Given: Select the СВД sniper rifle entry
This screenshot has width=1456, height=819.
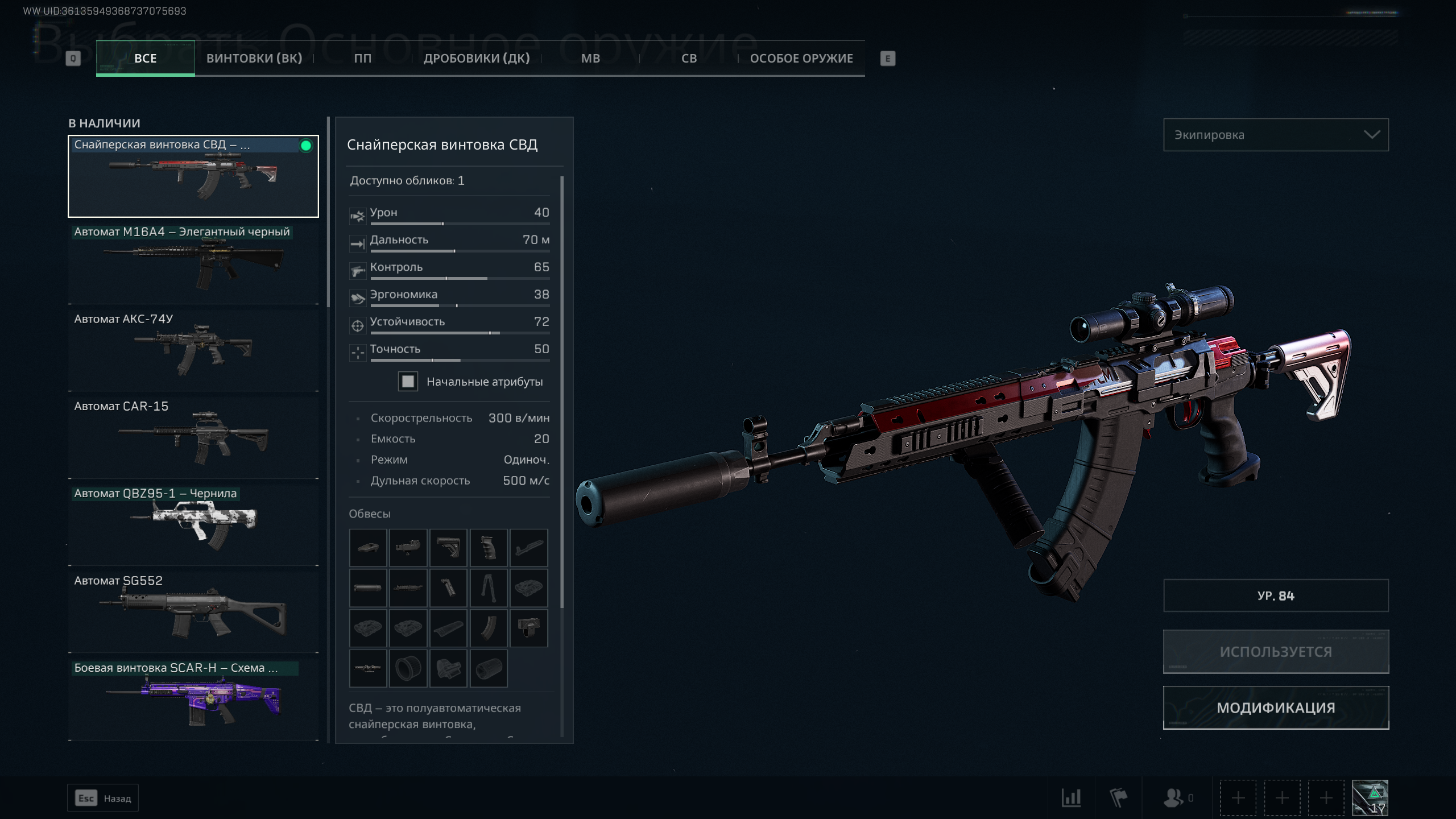Looking at the screenshot, I should [193, 176].
